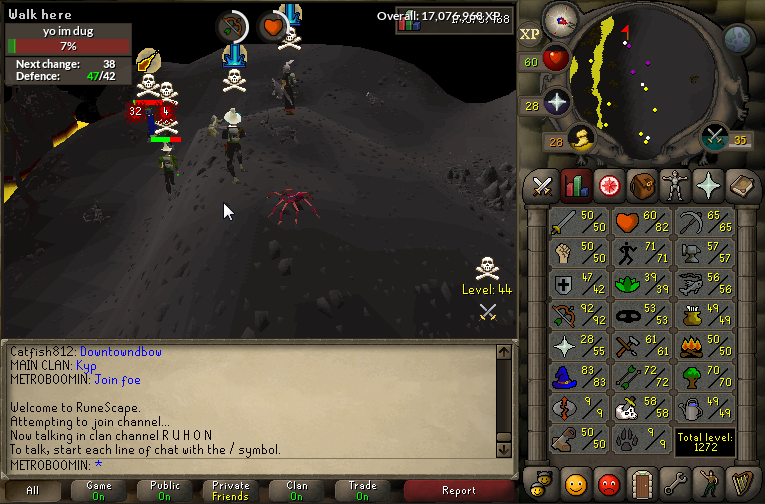Open the Combat Options tab
Screen dimensions: 765x504
point(542,186)
